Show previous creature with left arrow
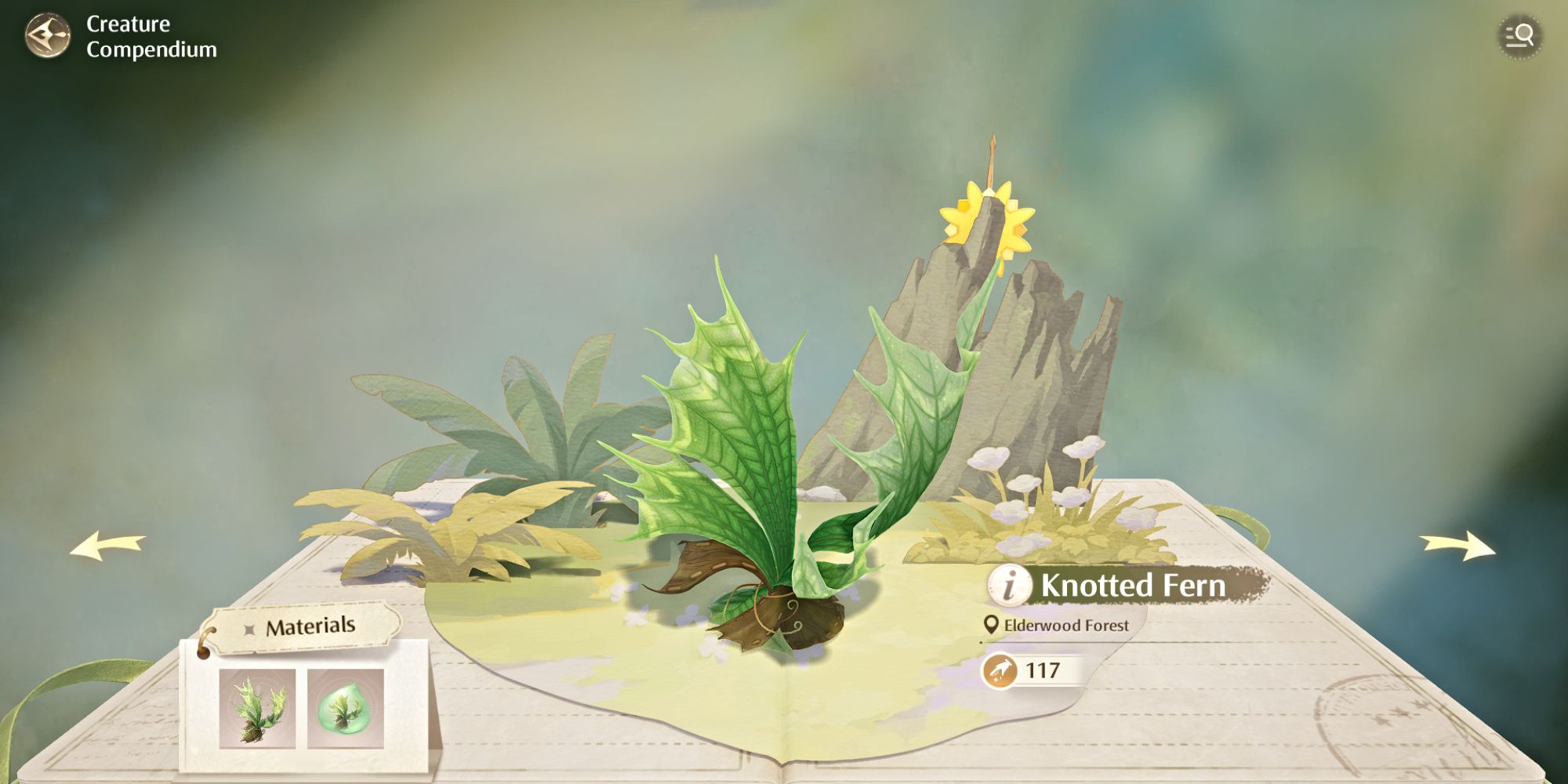1568x784 pixels. pos(107,546)
